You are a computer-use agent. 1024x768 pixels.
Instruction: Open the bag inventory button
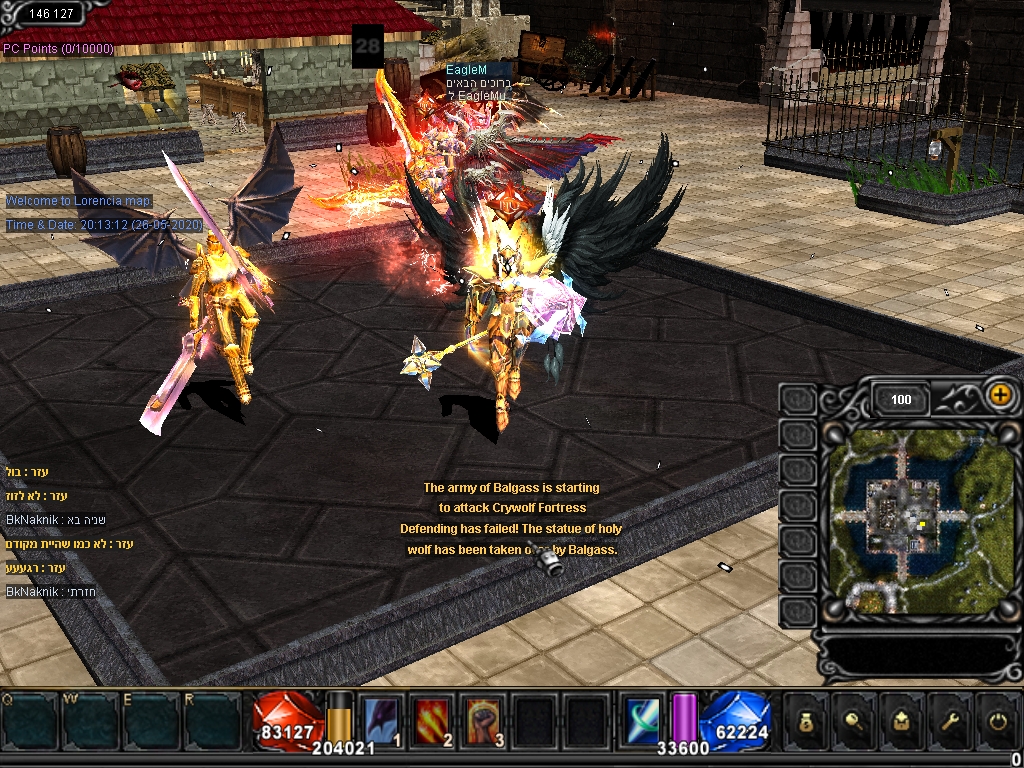(807, 722)
